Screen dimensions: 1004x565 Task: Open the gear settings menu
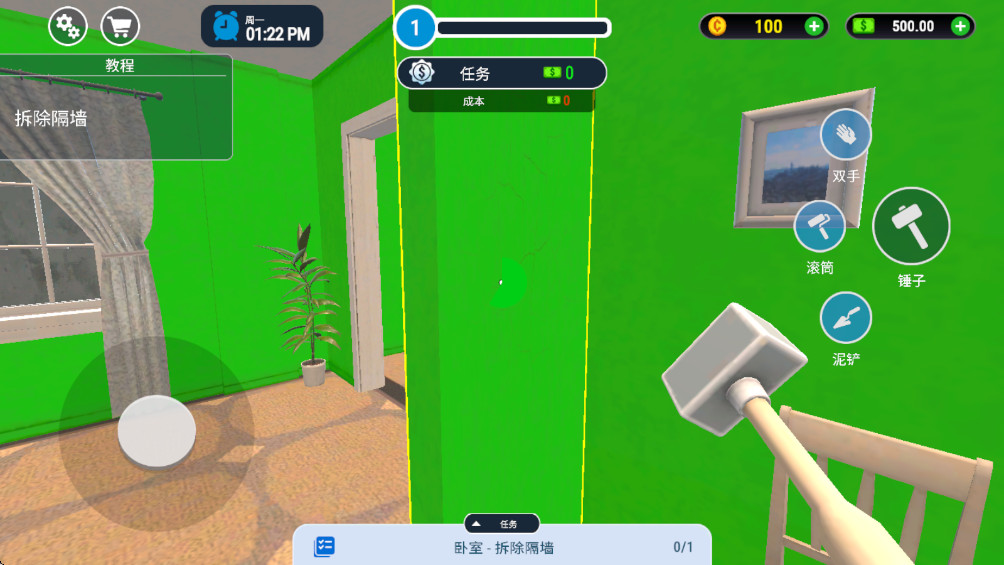click(68, 27)
